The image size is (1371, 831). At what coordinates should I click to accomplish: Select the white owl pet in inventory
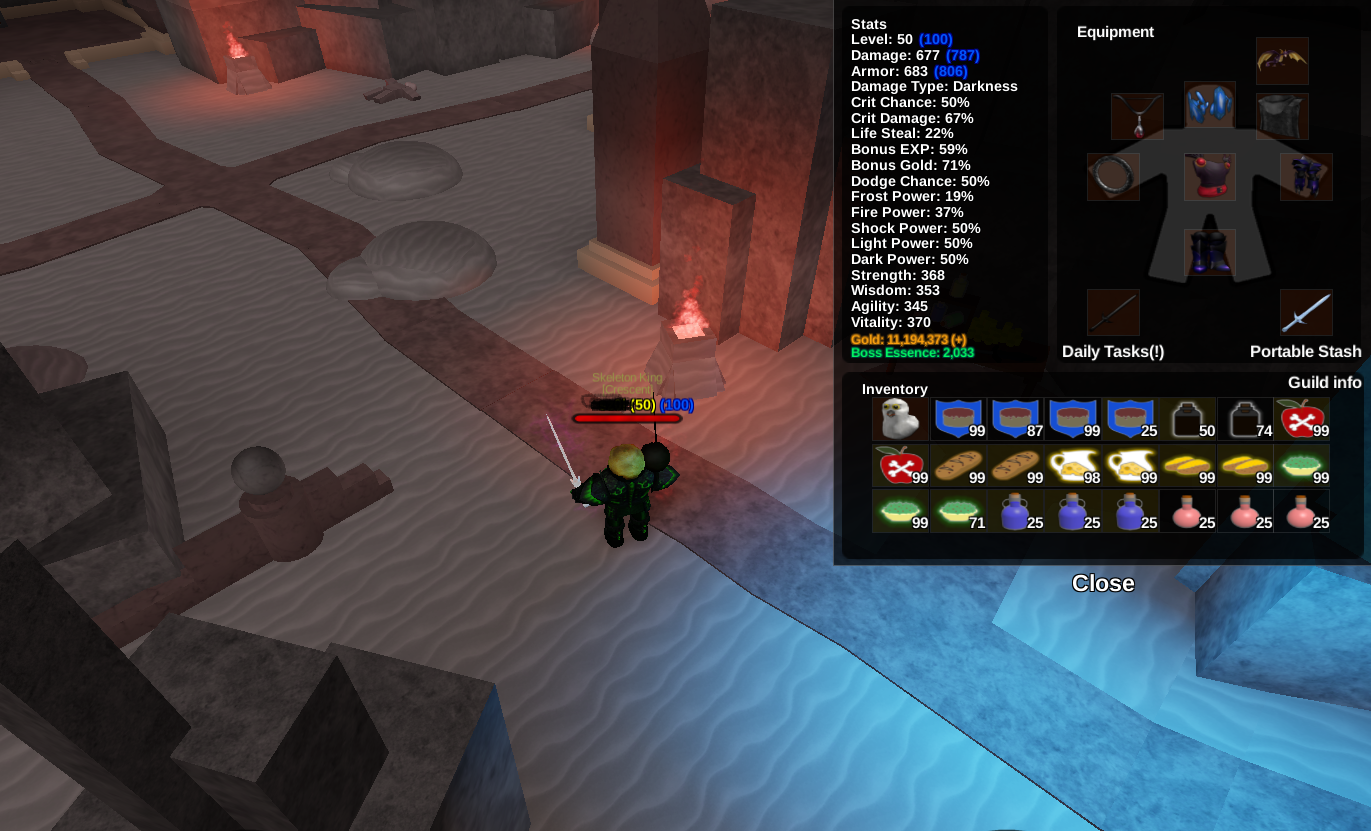[900, 419]
